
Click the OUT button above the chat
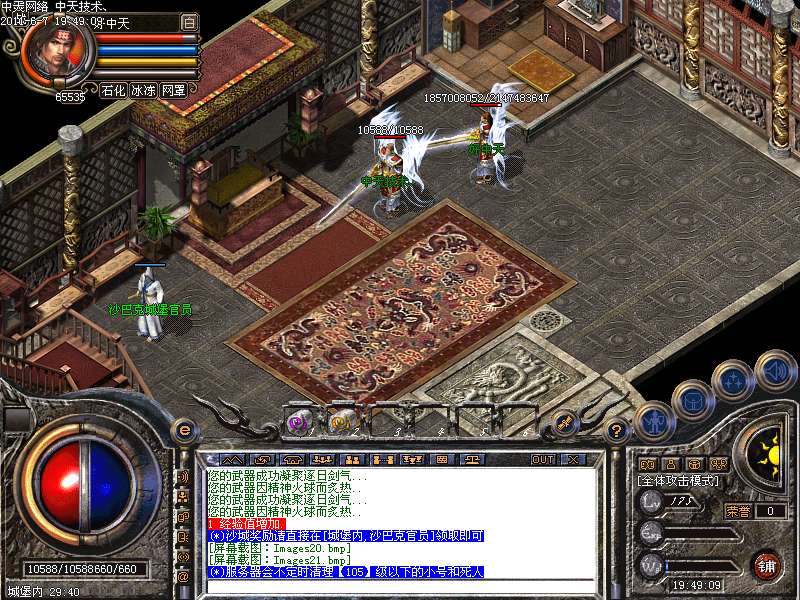[542, 460]
